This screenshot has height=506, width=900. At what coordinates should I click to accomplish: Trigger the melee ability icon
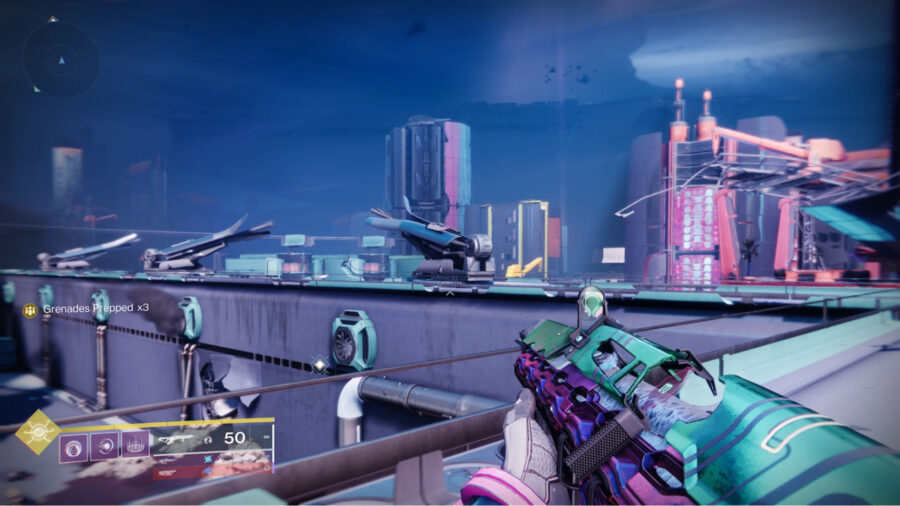105,444
